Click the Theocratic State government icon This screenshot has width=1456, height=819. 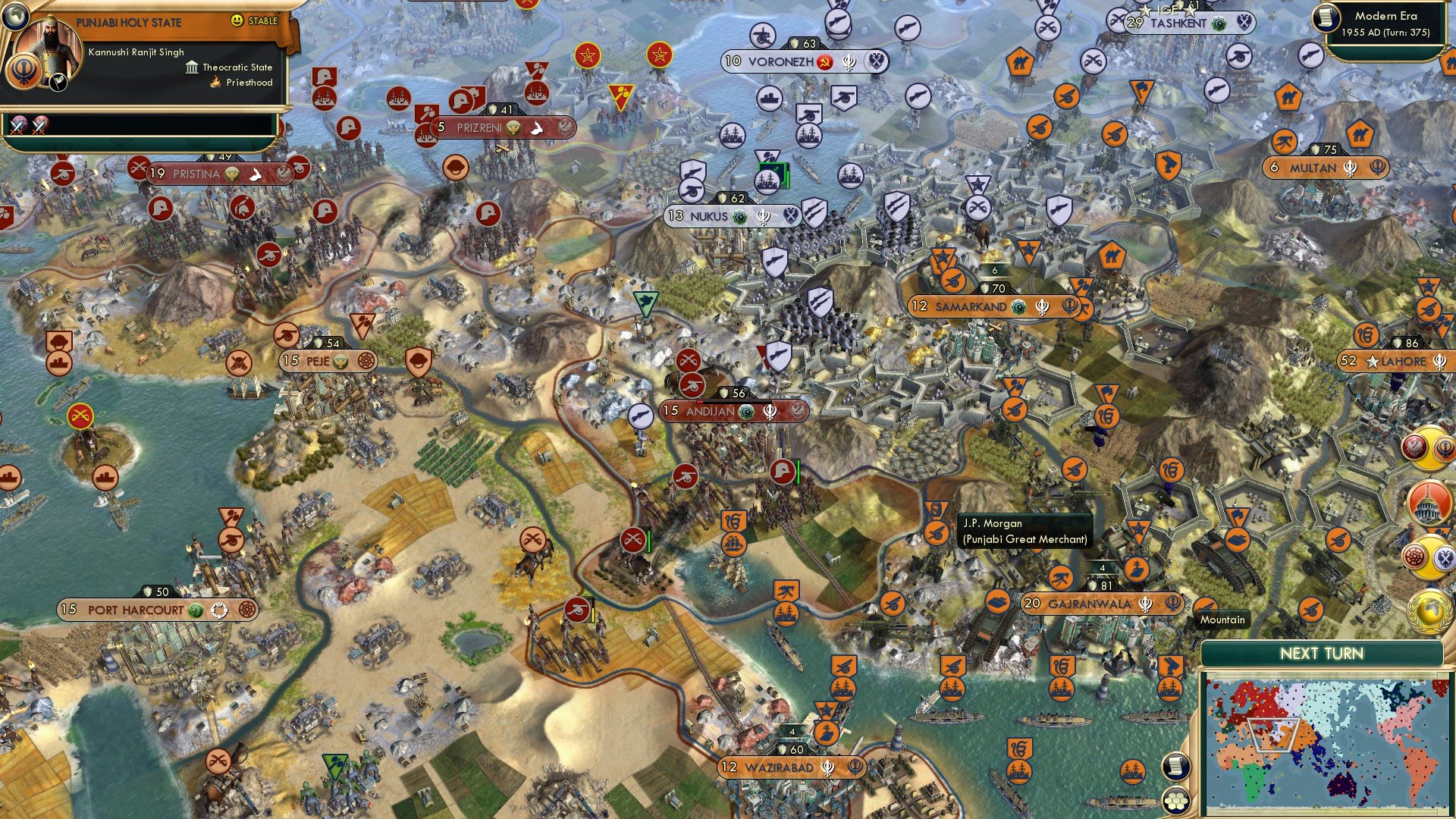pyautogui.click(x=192, y=67)
